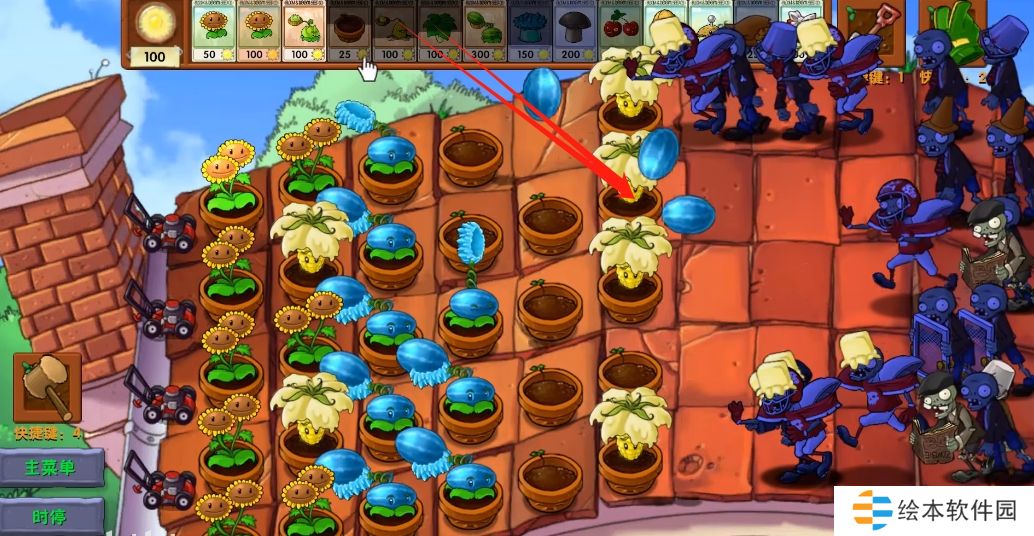Screen dimensions: 1034x536
Task: Select the Cherry Bomb seed packet
Action: (x=619, y=31)
